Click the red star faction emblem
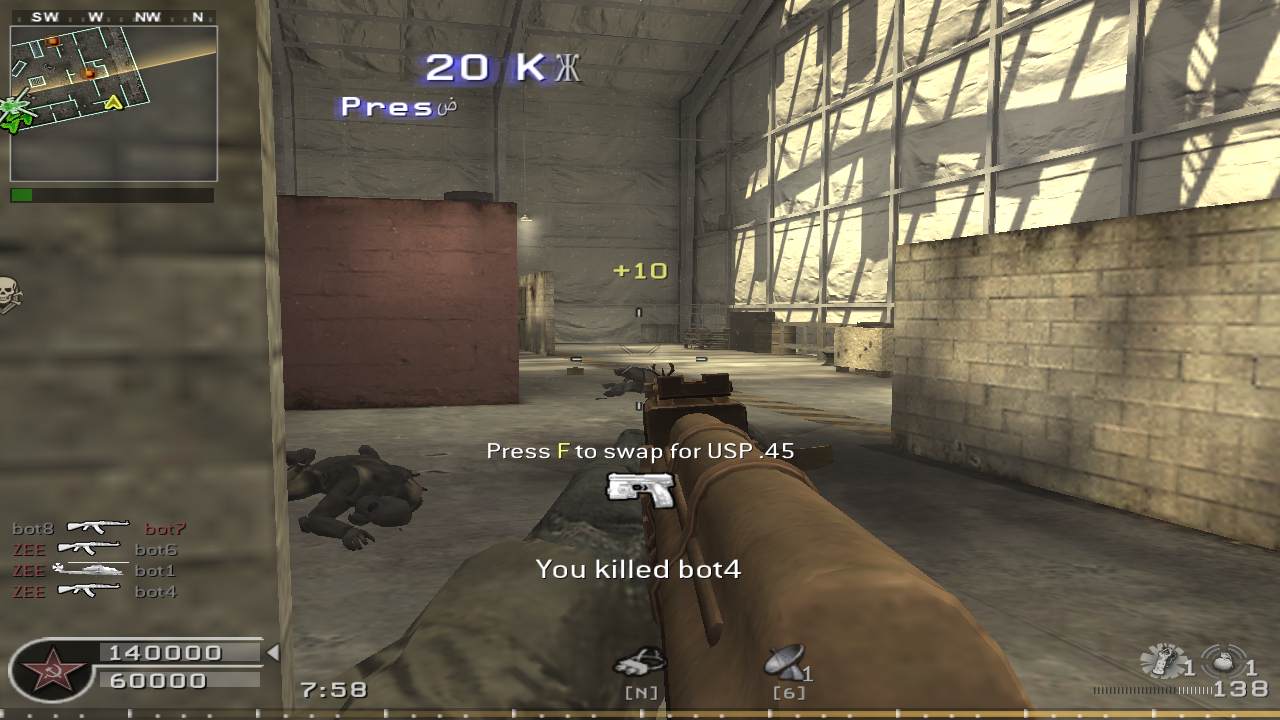Viewport: 1280px width, 720px height. 48,668
